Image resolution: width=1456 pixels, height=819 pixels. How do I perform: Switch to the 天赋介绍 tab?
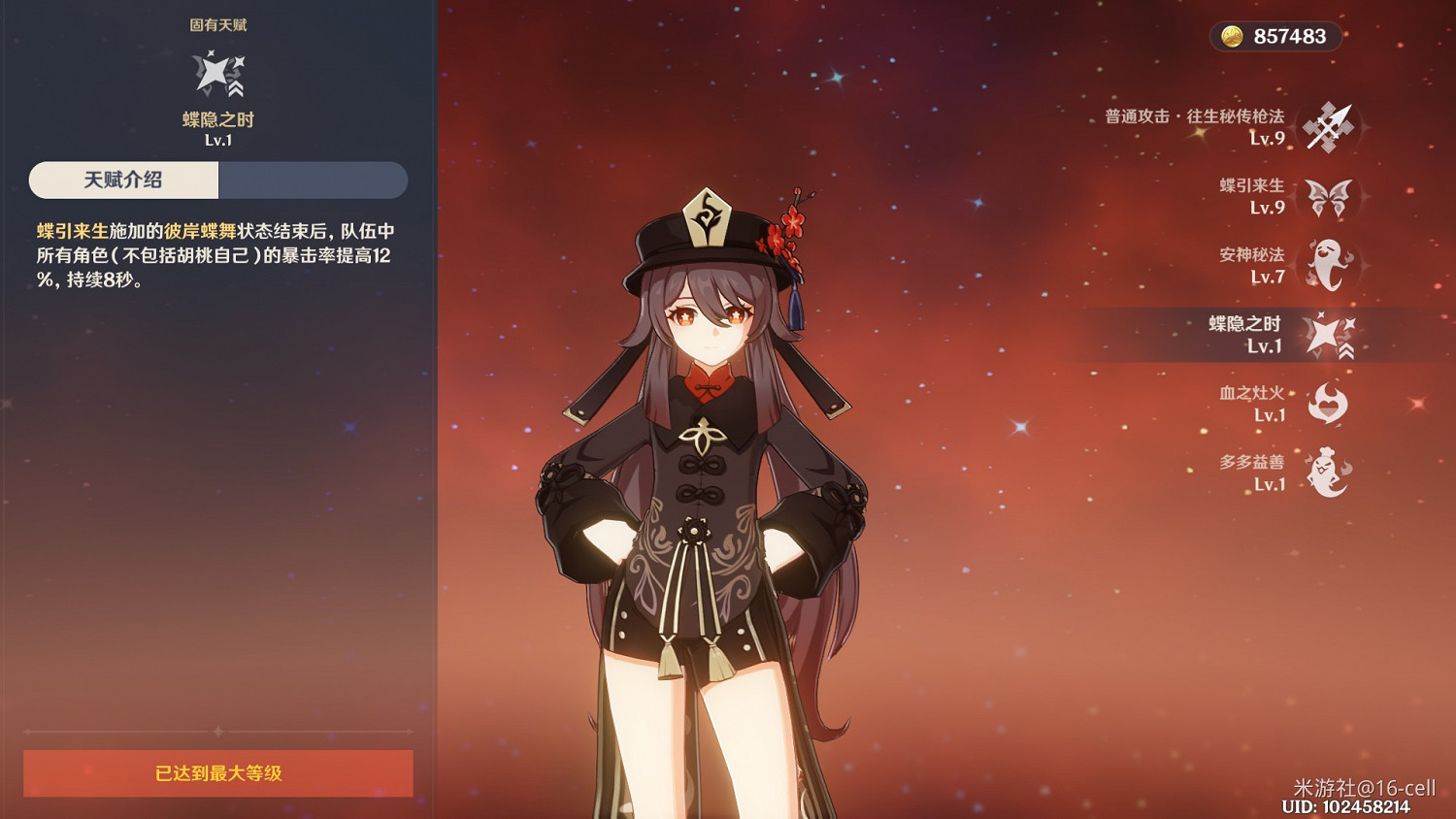click(x=122, y=180)
